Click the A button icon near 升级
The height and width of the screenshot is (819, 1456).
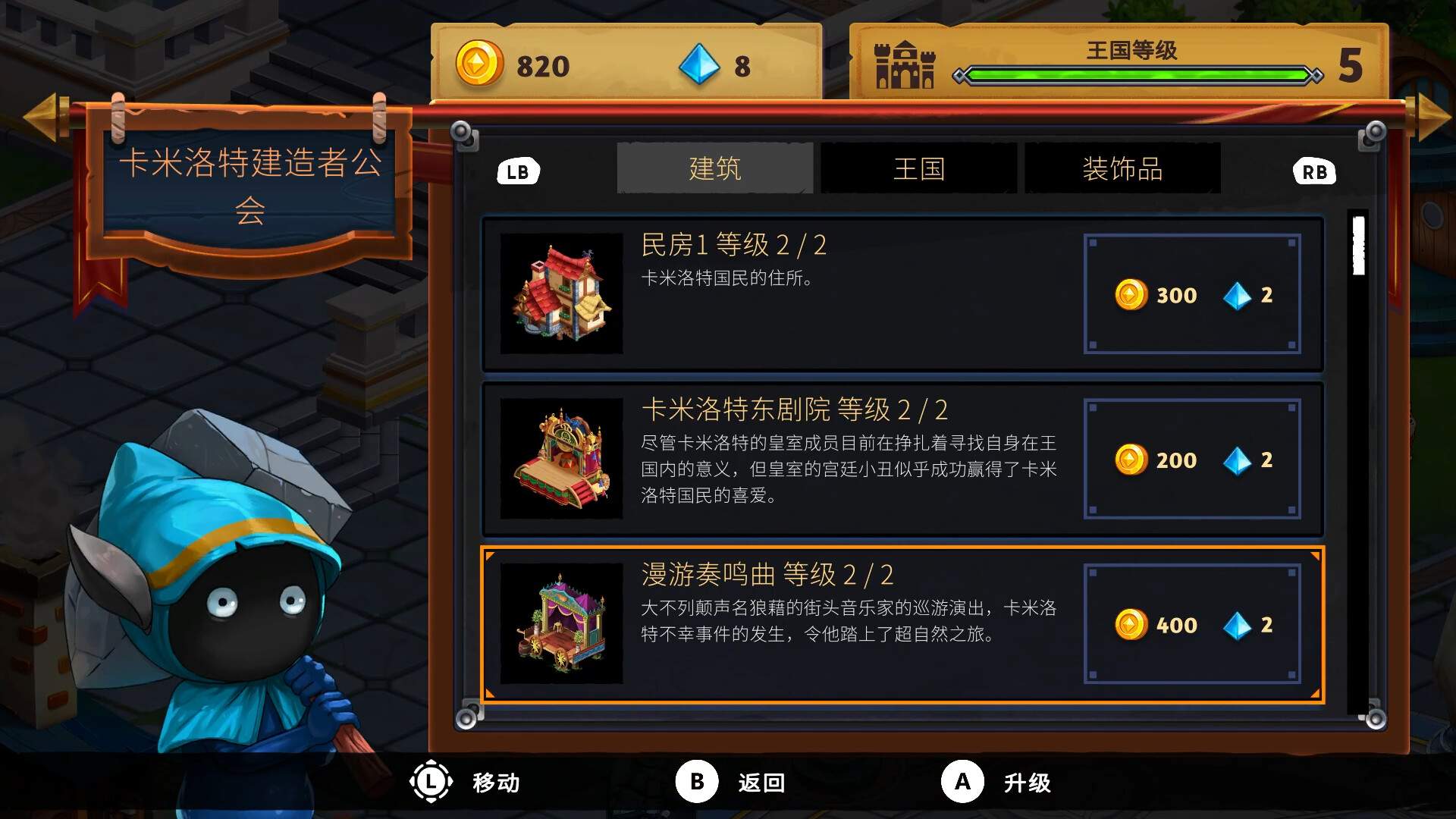pyautogui.click(x=962, y=782)
